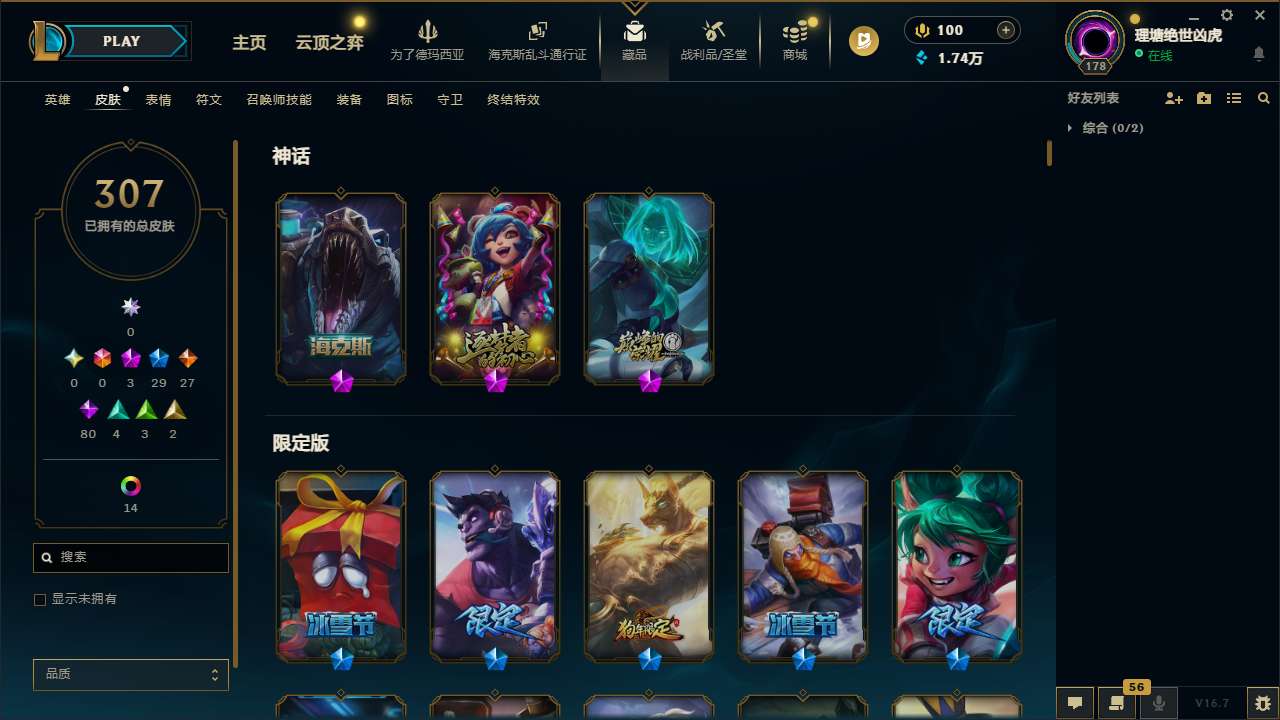Image resolution: width=1280 pixels, height=720 pixels.
Task: Switch to the 表情 emotes tab
Action: coord(157,100)
